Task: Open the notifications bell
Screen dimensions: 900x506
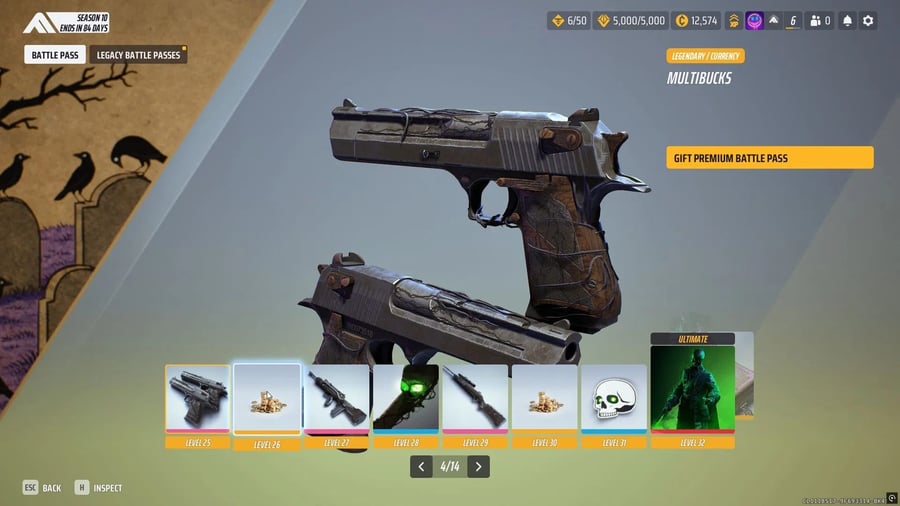Action: (x=847, y=20)
